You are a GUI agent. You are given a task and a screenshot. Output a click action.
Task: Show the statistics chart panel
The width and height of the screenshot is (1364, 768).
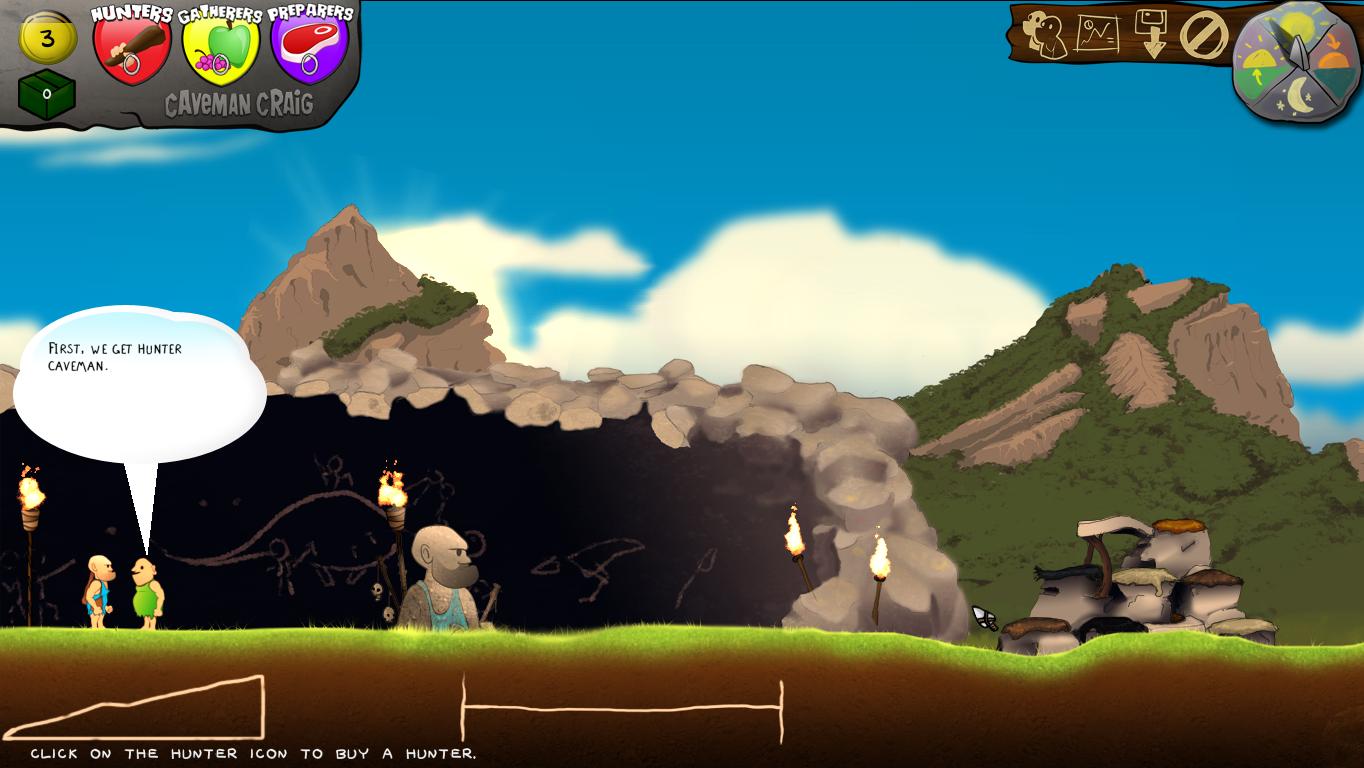point(1097,34)
